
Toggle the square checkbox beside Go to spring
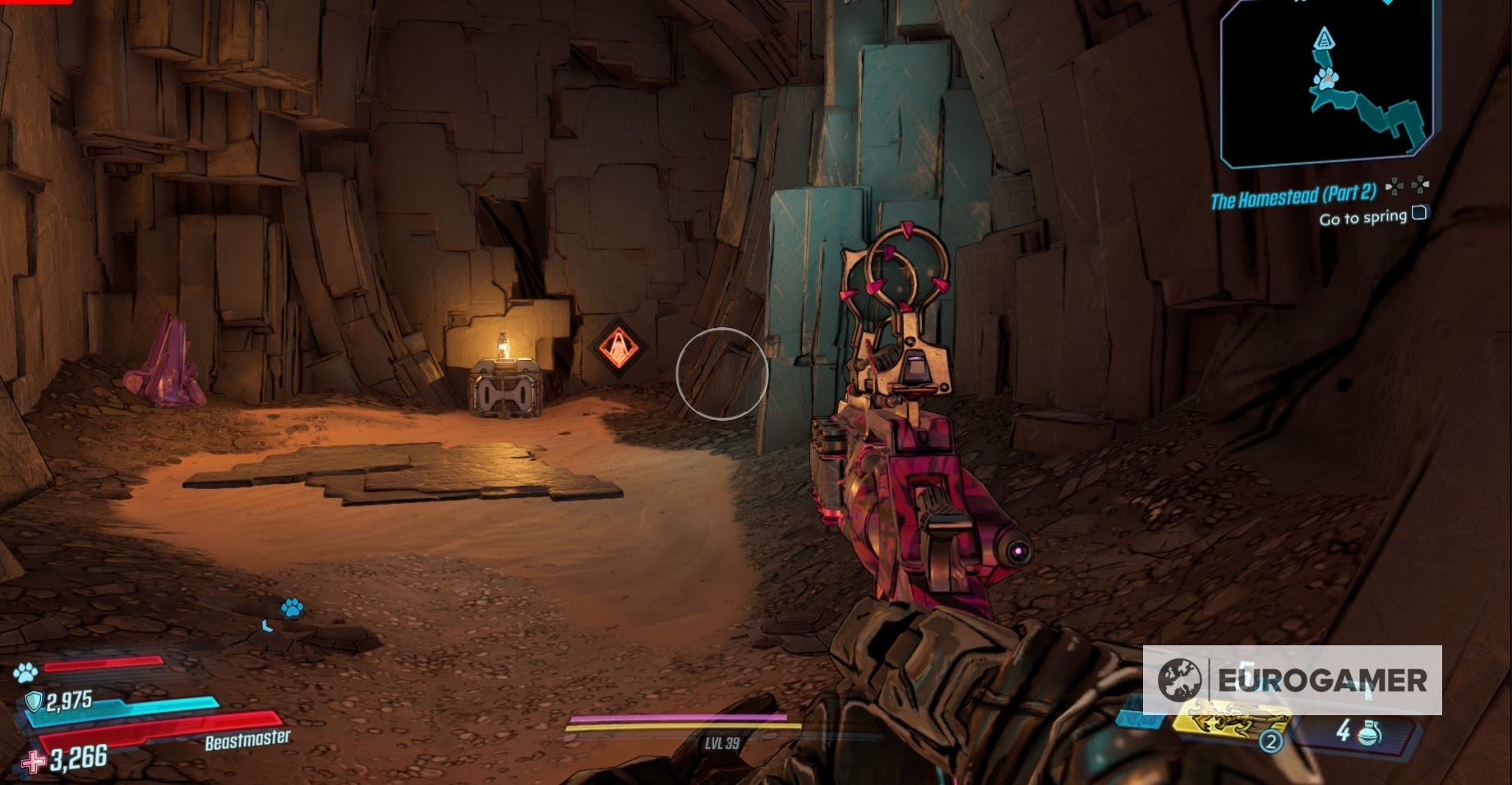pos(1419,212)
